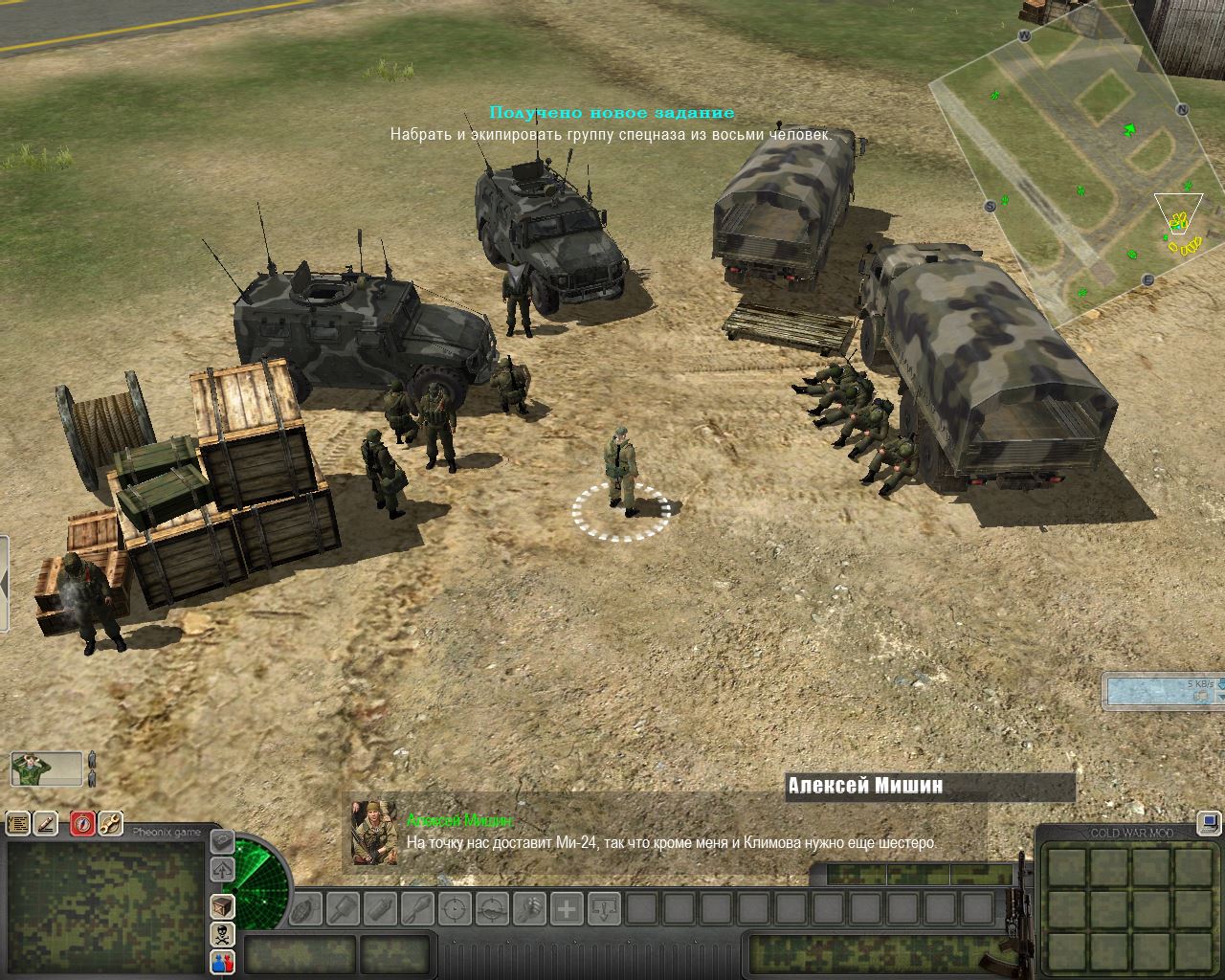The image size is (1225, 980).
Task: Open the computer monitor menu icon
Action: coord(1209,822)
